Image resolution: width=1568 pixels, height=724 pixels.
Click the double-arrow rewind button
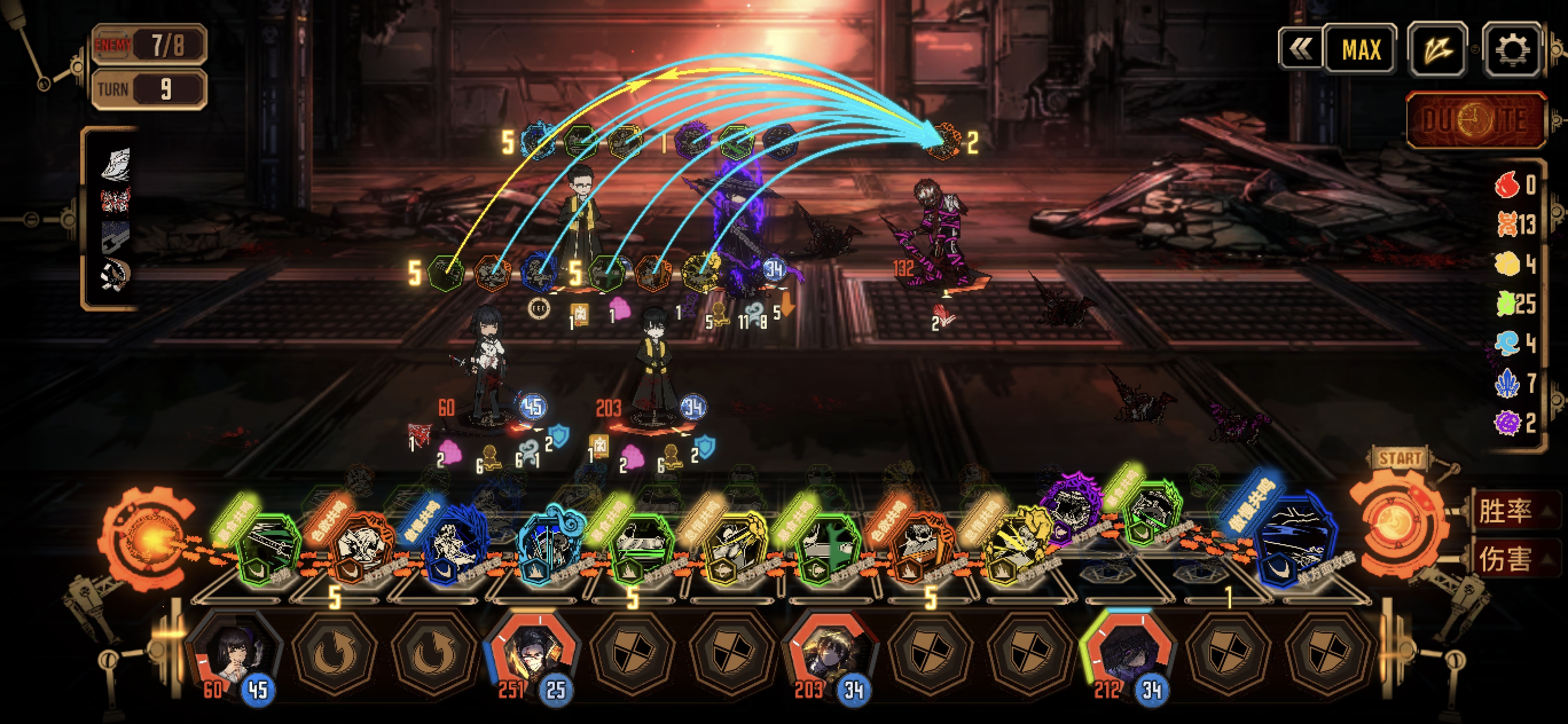click(1301, 50)
